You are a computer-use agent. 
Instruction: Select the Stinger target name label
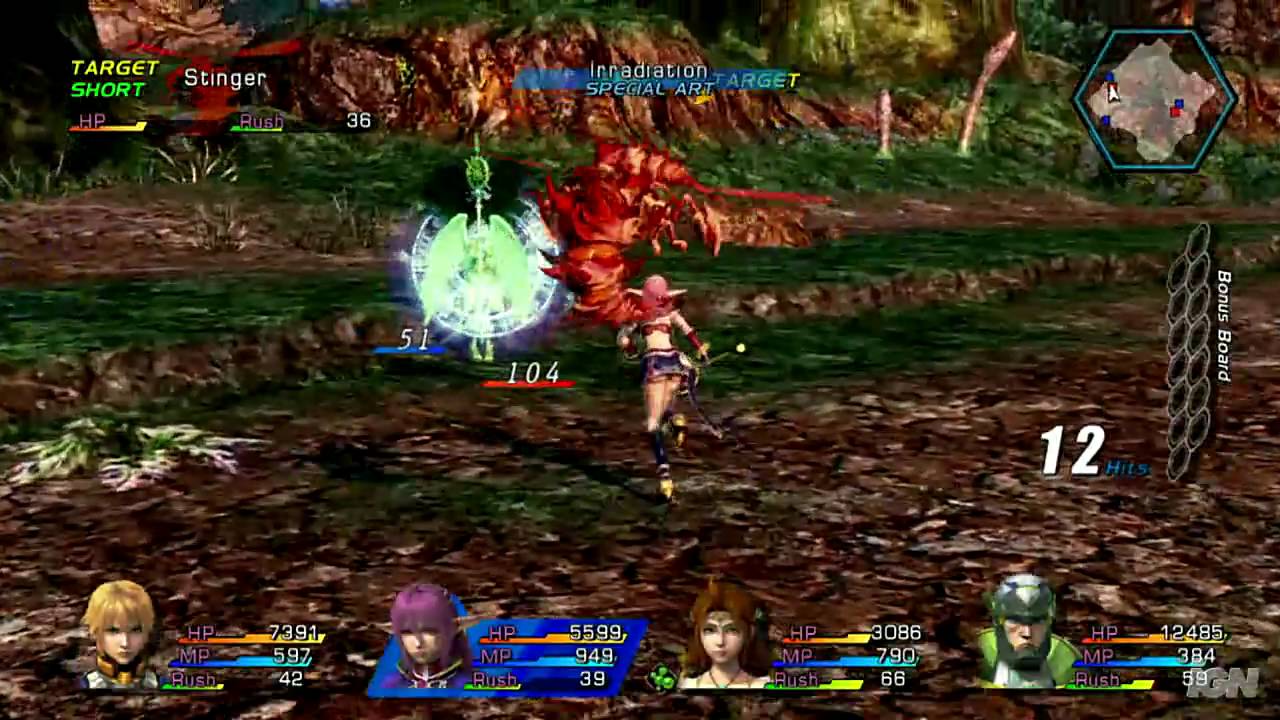(x=225, y=78)
